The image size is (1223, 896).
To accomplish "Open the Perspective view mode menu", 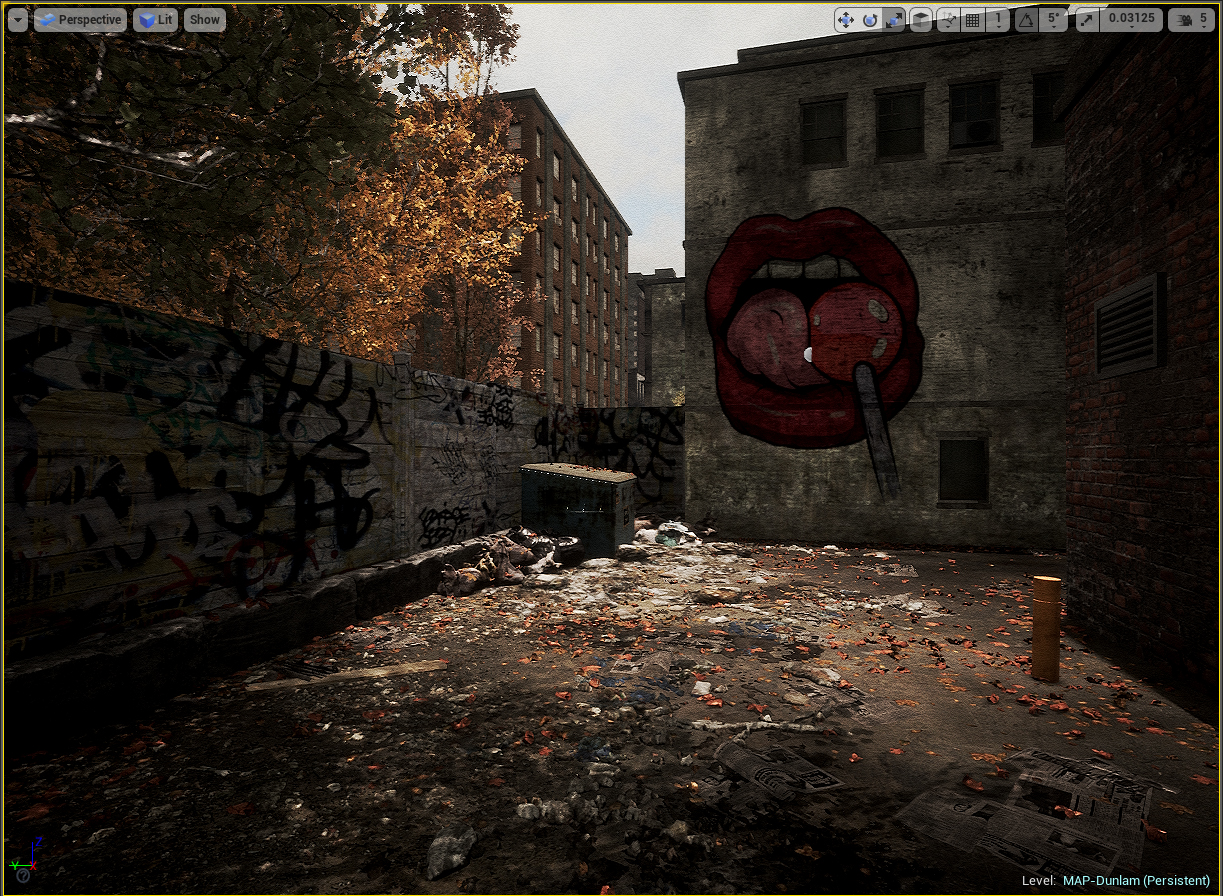I will [80, 20].
